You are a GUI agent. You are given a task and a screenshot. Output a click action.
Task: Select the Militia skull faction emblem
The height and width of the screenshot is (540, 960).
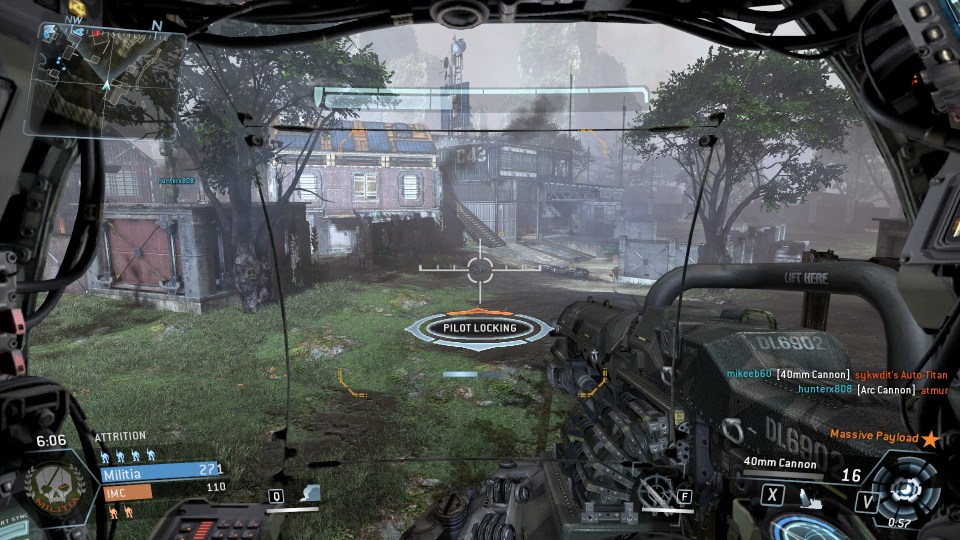[55, 489]
